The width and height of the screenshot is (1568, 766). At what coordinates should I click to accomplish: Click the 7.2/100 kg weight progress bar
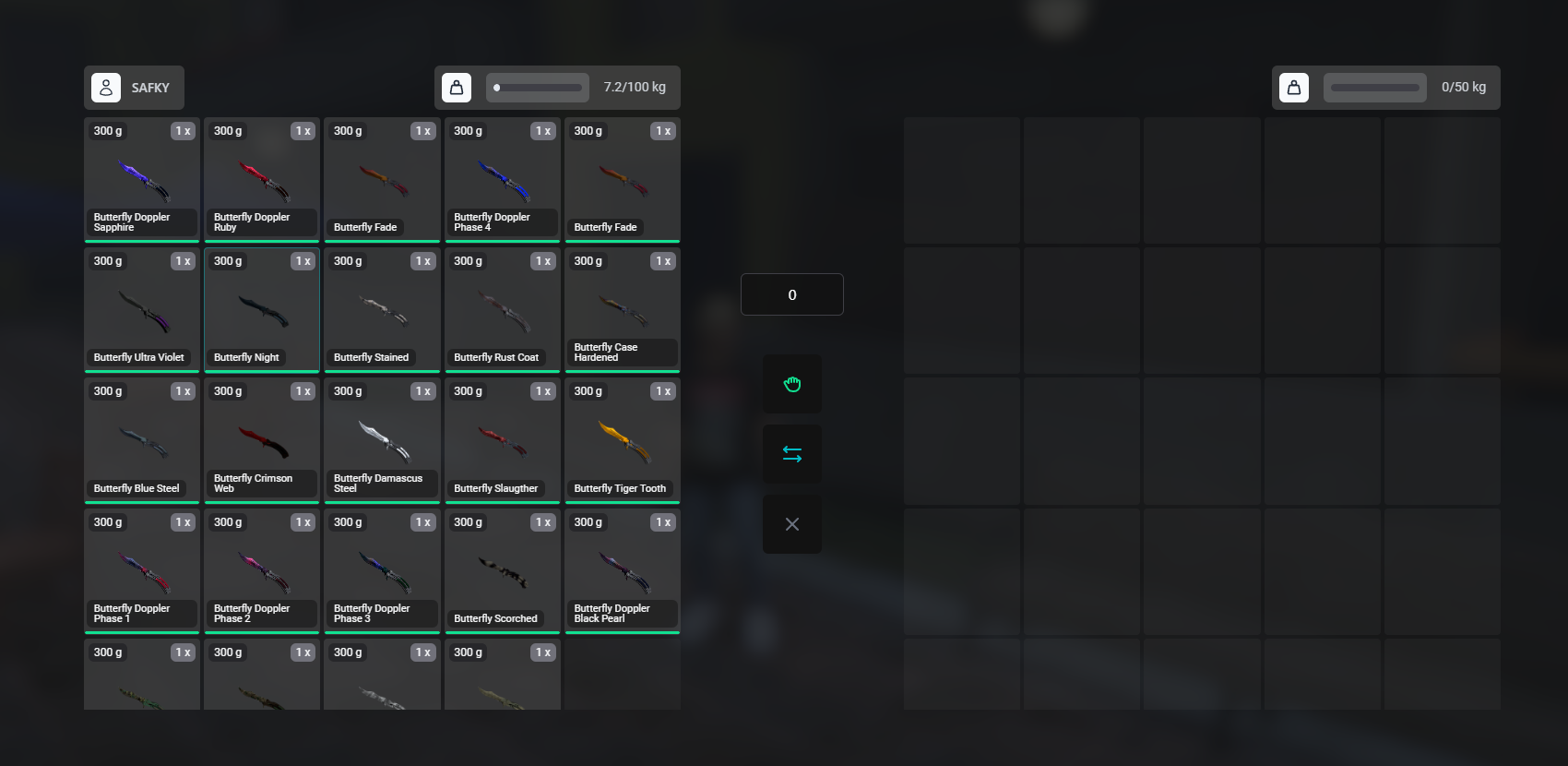[x=538, y=87]
